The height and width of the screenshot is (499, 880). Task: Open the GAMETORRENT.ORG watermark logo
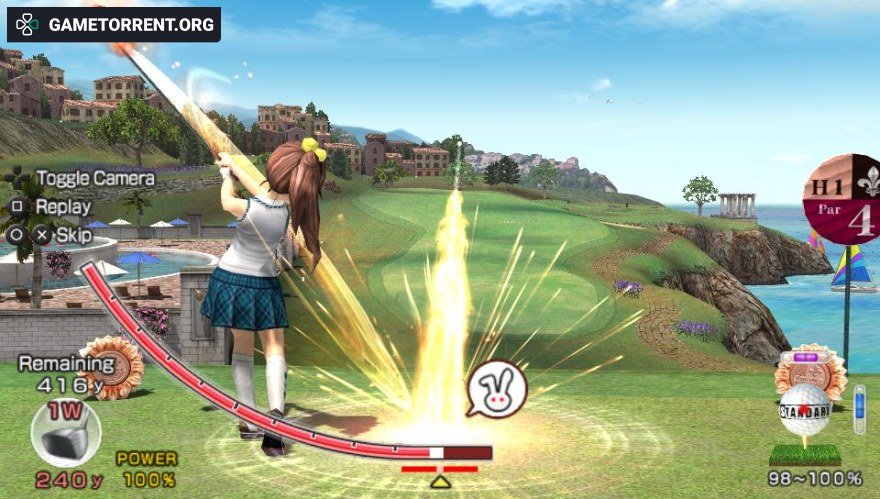tap(114, 24)
